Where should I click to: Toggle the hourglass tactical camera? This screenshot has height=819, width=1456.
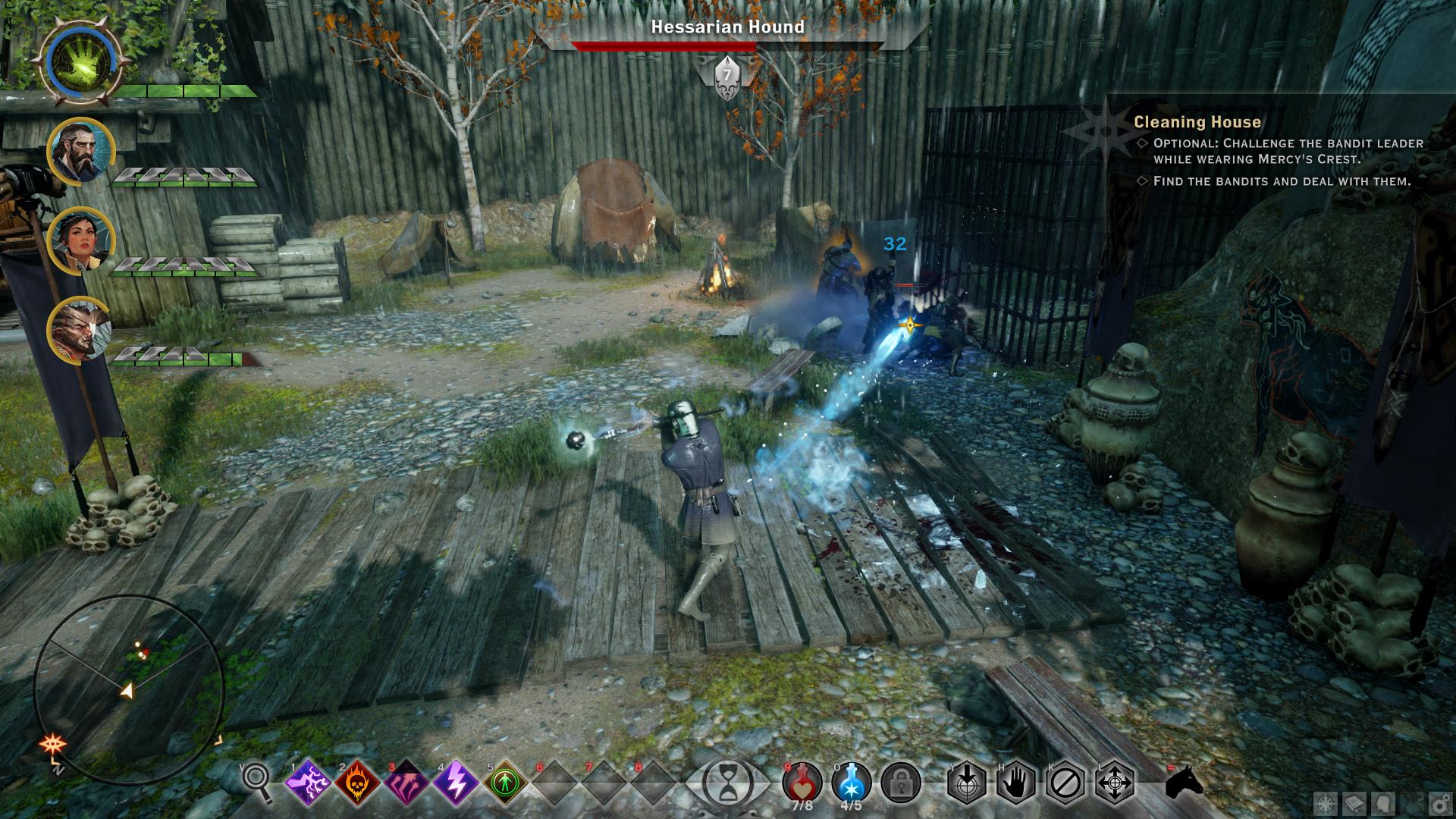tap(727, 781)
